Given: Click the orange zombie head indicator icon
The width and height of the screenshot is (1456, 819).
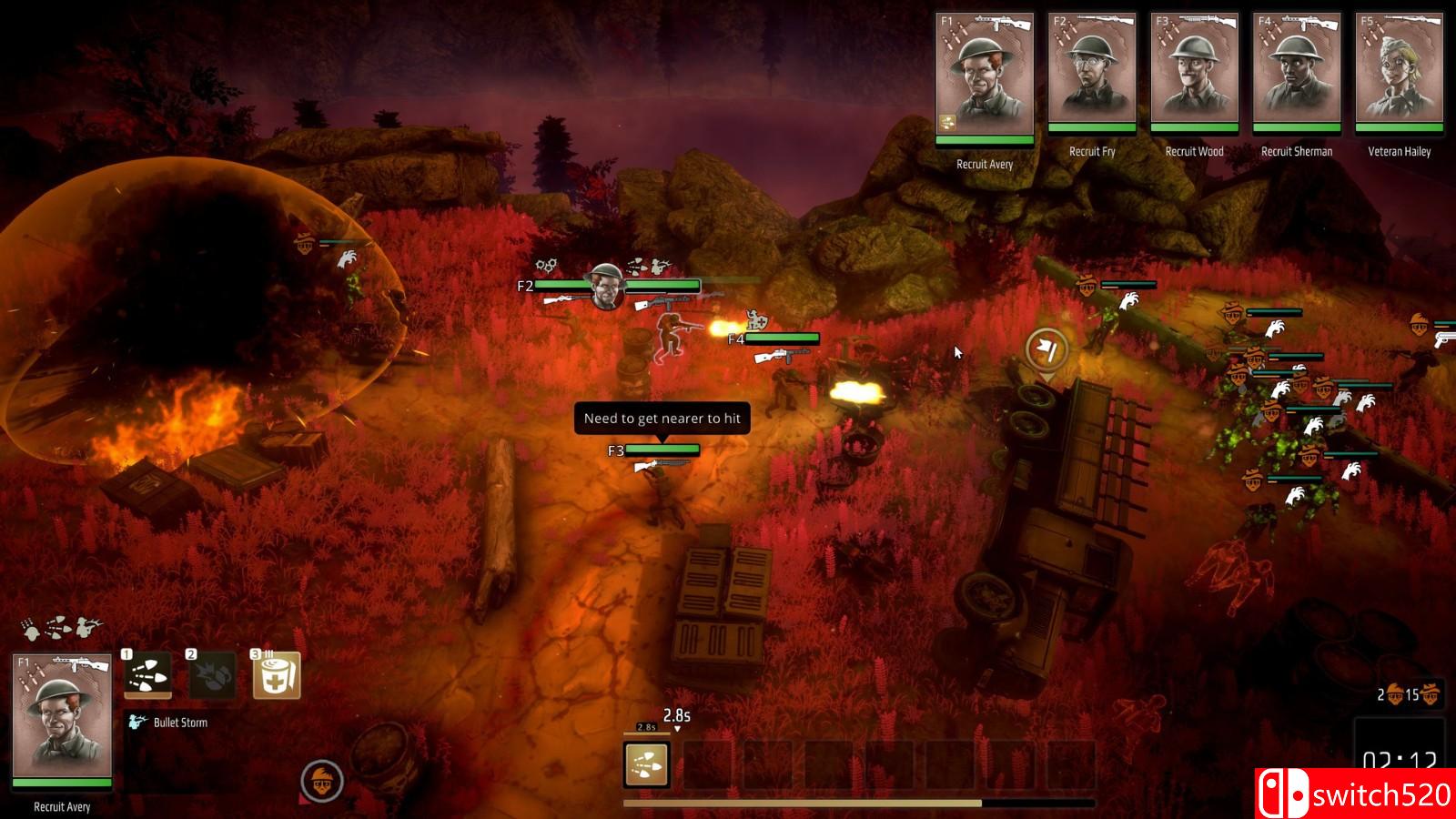Looking at the screenshot, I should (322, 781).
